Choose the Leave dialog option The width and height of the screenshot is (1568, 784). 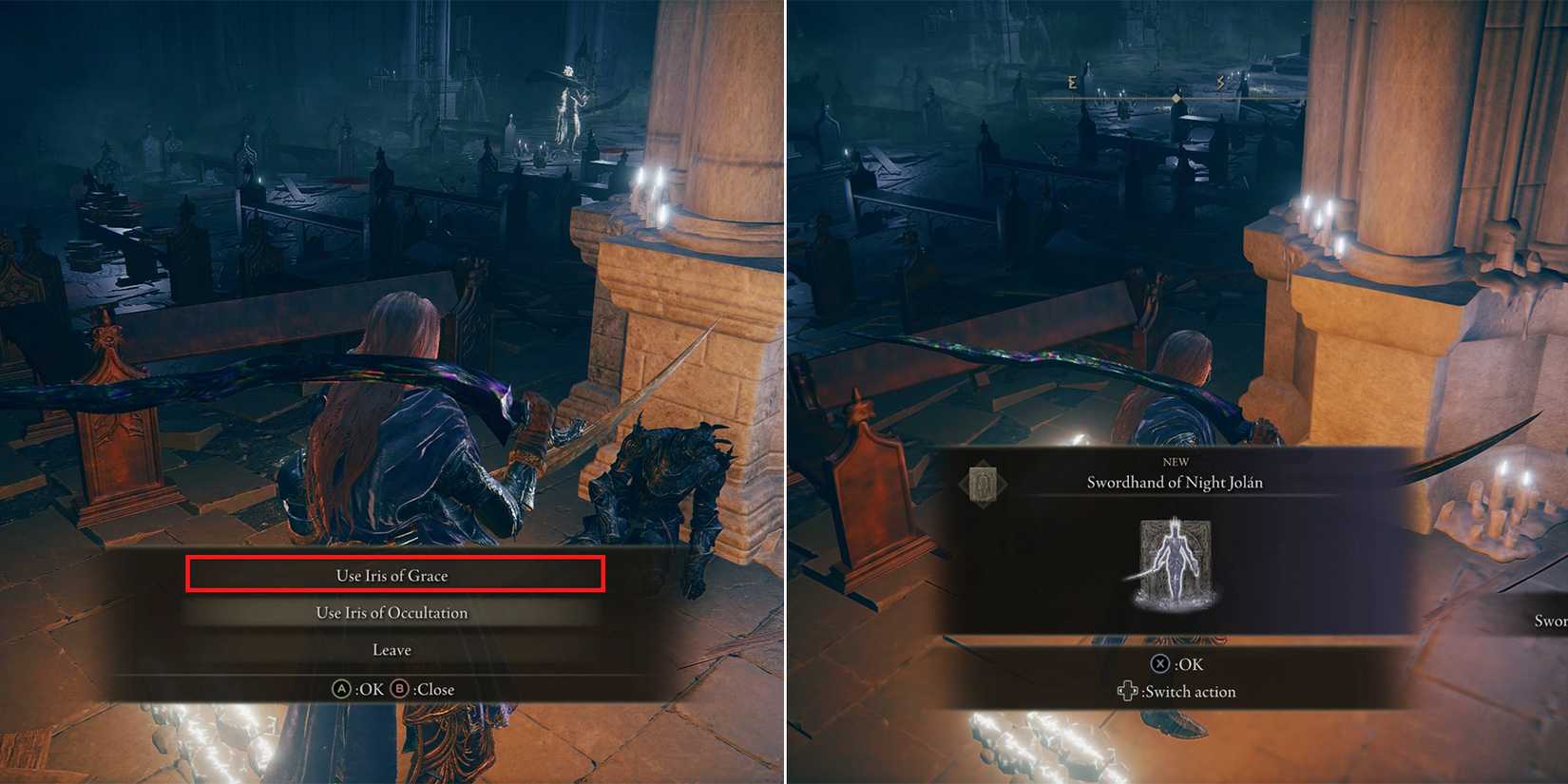(x=391, y=649)
